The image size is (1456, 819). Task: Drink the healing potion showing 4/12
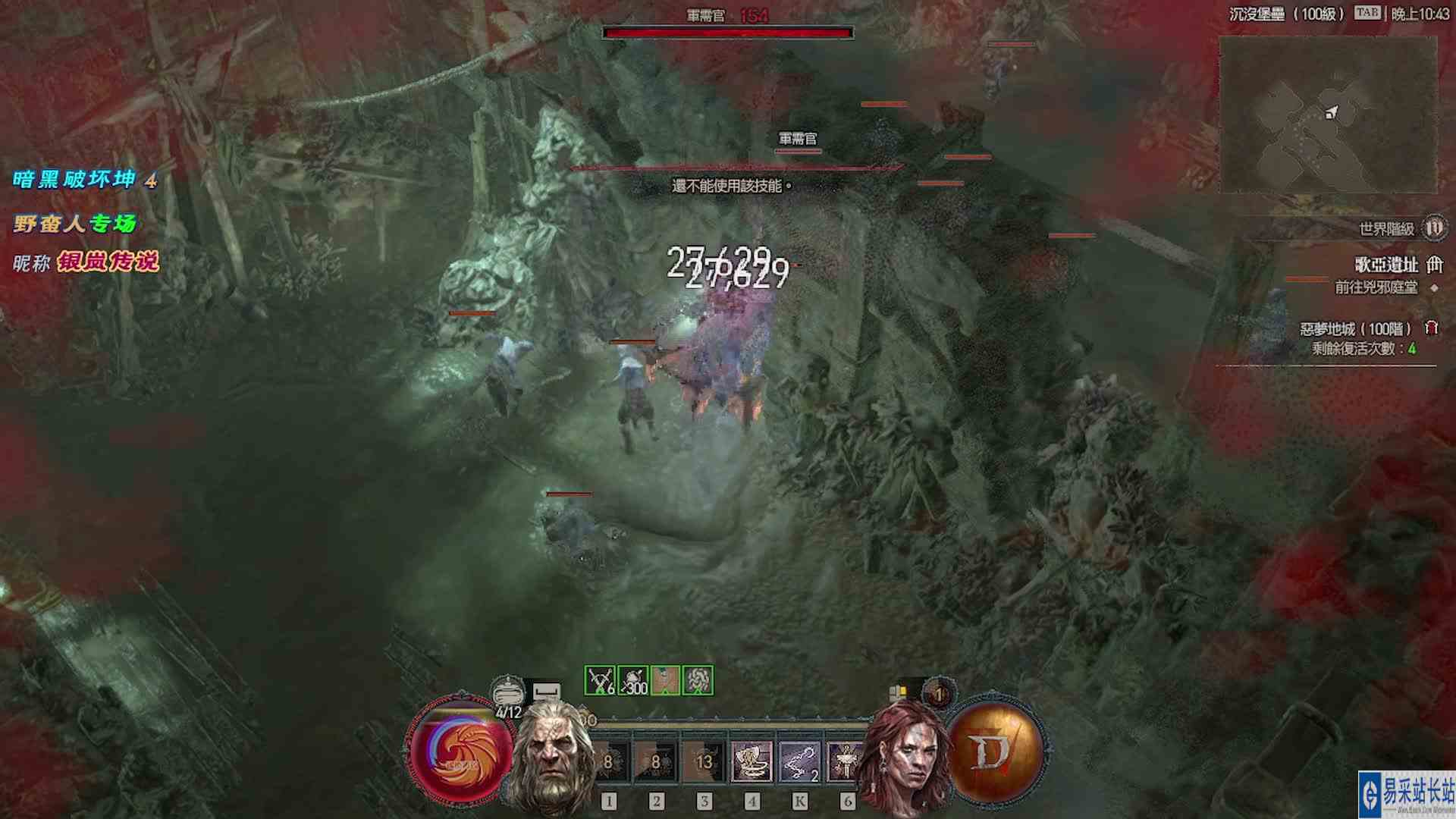point(507,691)
